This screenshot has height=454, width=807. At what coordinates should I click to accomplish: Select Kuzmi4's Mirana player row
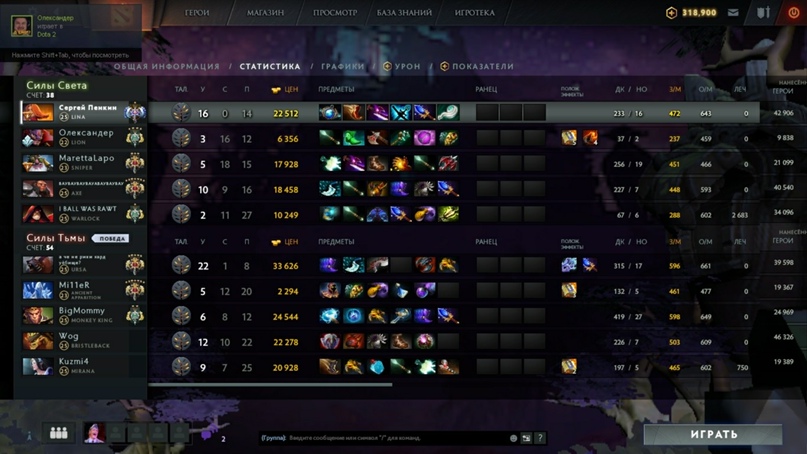click(84, 366)
